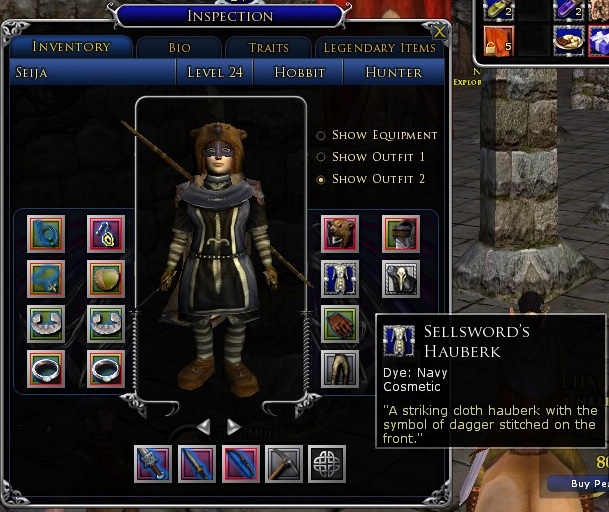The width and height of the screenshot is (609, 512).
Task: Select the Celtic knot emblem slot
Action: (327, 464)
